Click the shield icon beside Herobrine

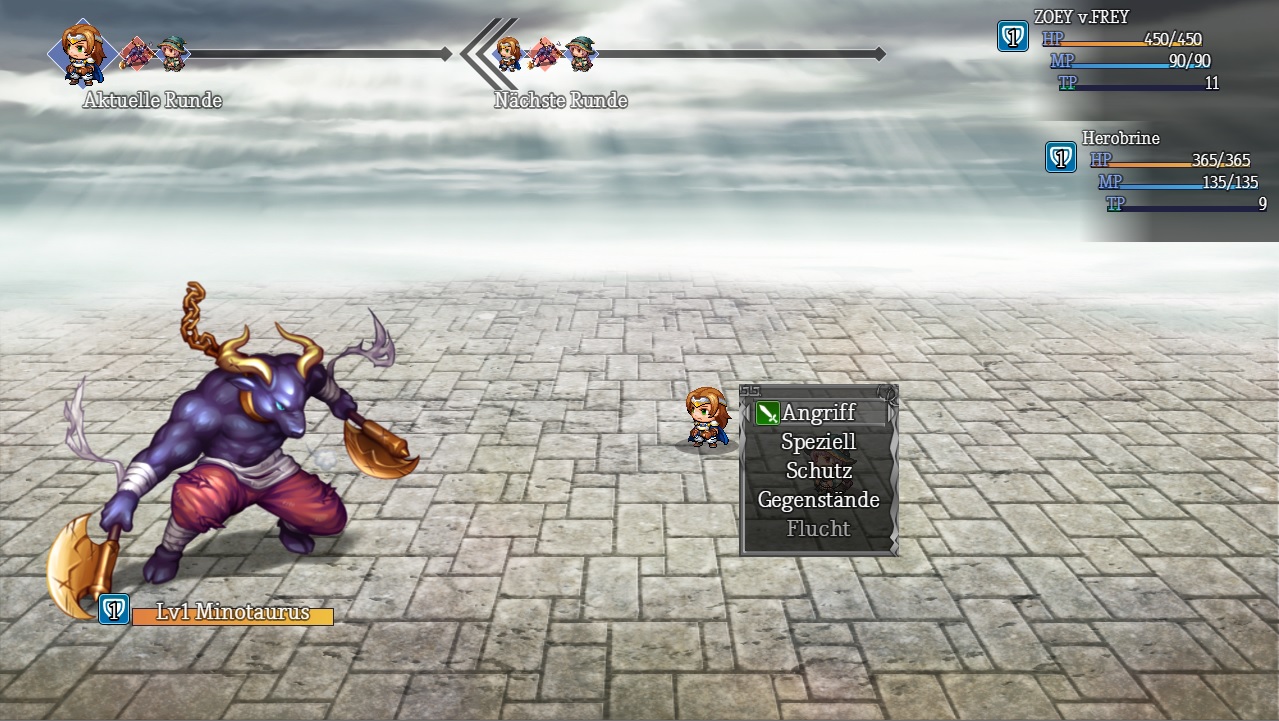click(x=1061, y=157)
